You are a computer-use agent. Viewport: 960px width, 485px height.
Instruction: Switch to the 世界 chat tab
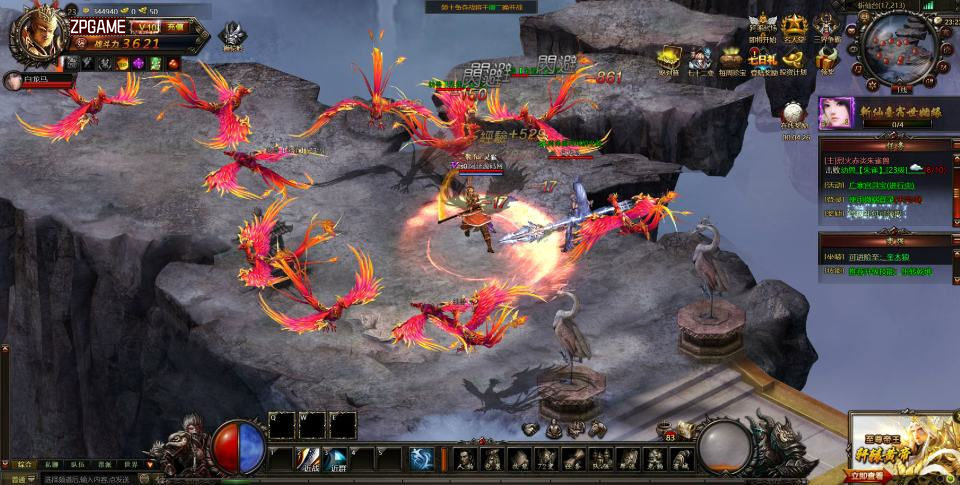point(130,464)
